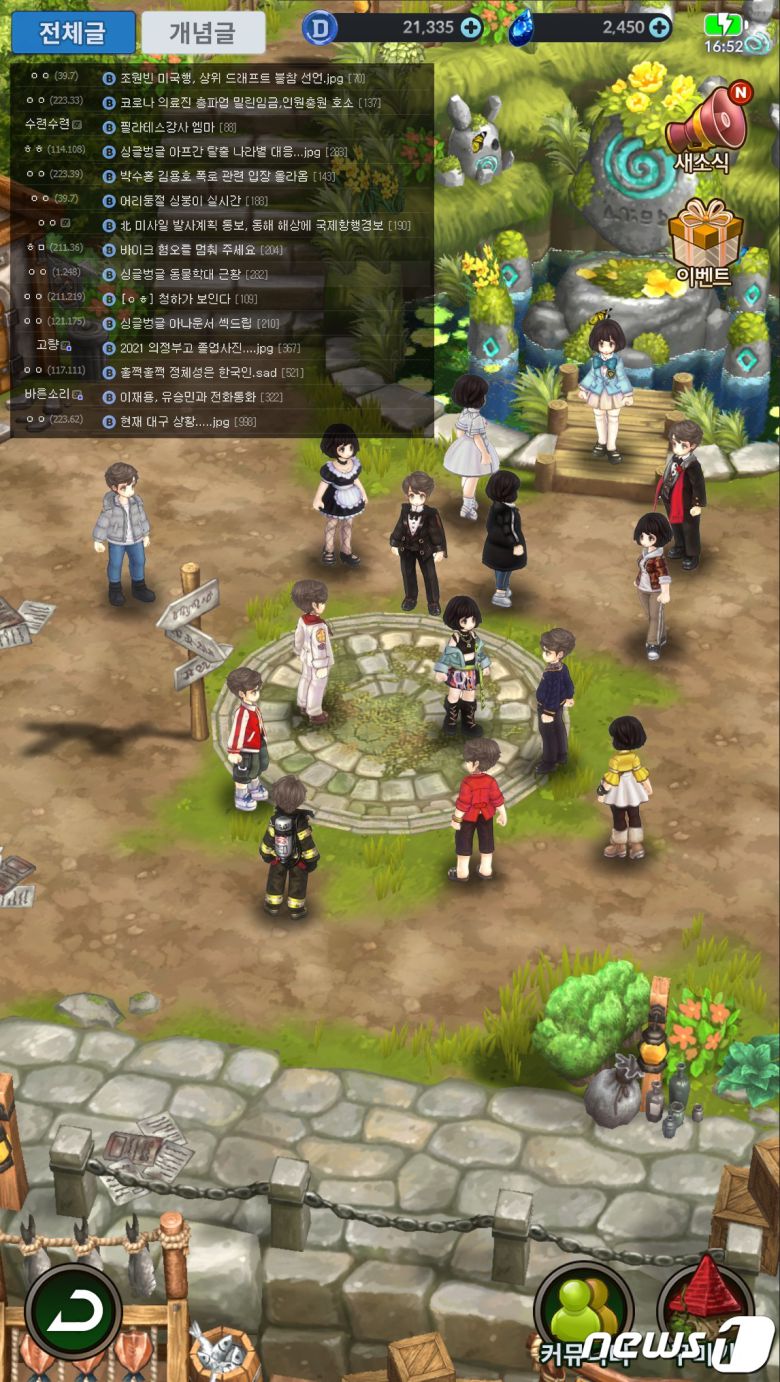Open the 코로나 의료진 총파업 post
The width and height of the screenshot is (780, 1382).
[241, 102]
